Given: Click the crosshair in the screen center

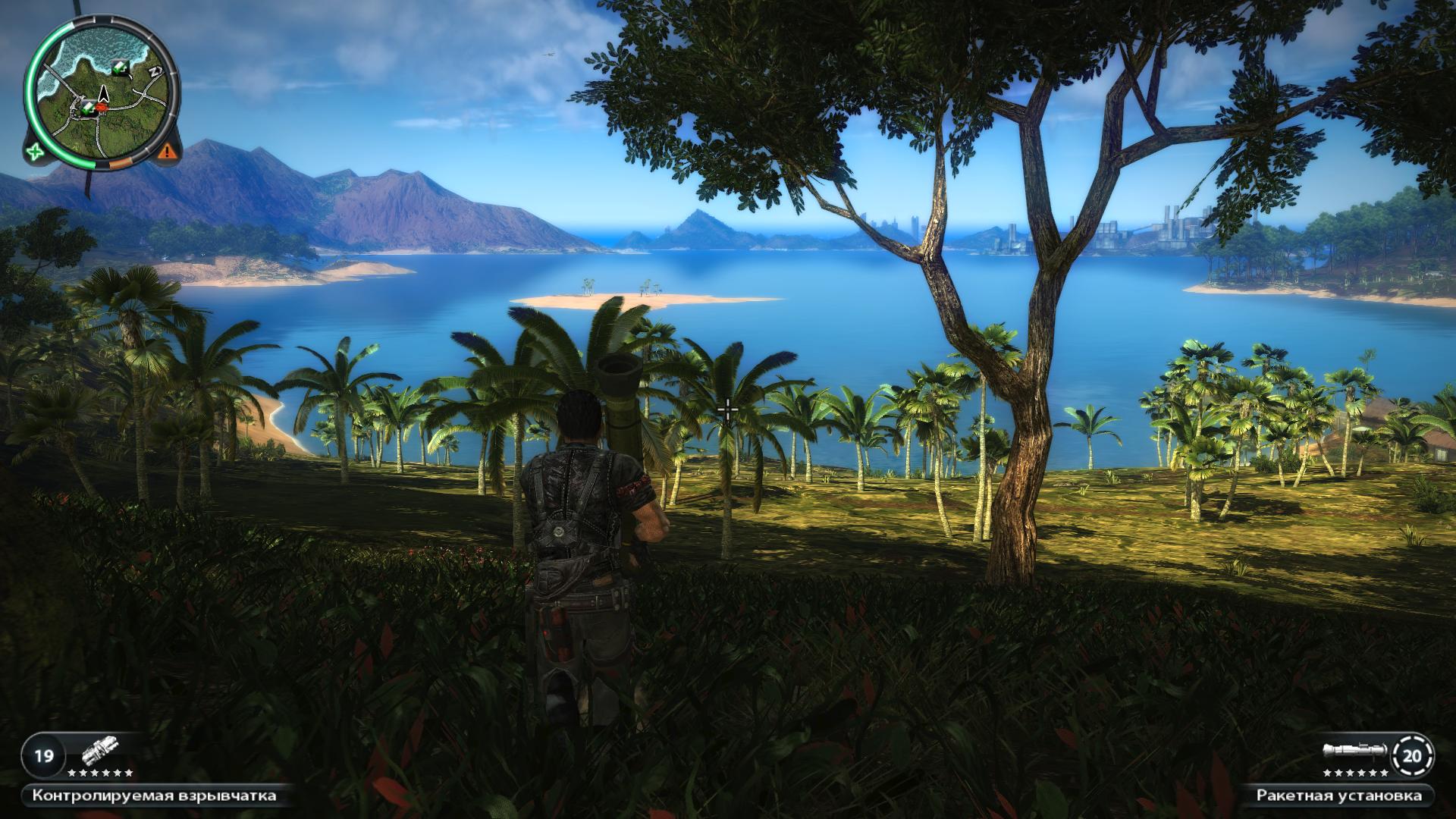Looking at the screenshot, I should (727, 409).
